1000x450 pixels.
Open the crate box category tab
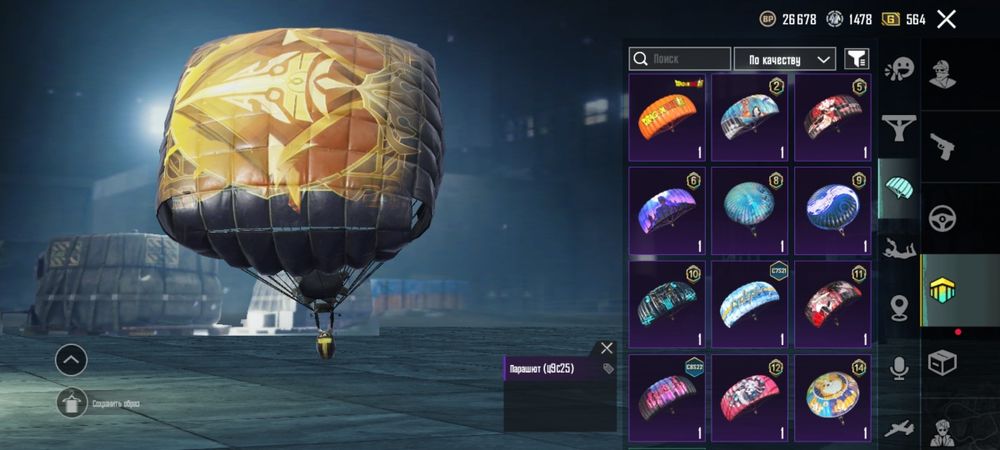click(x=942, y=362)
